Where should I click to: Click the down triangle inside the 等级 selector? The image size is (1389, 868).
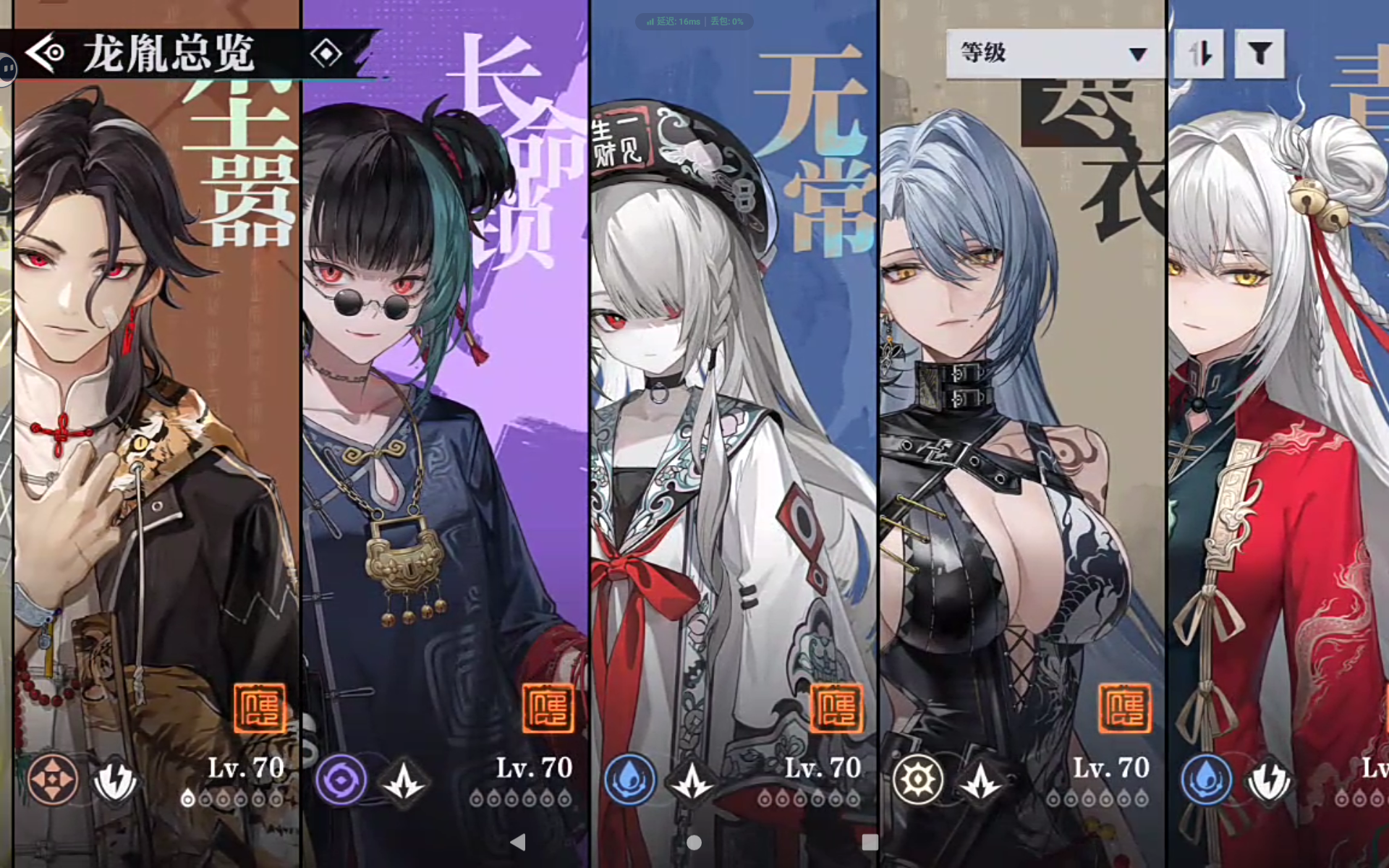coord(1138,54)
